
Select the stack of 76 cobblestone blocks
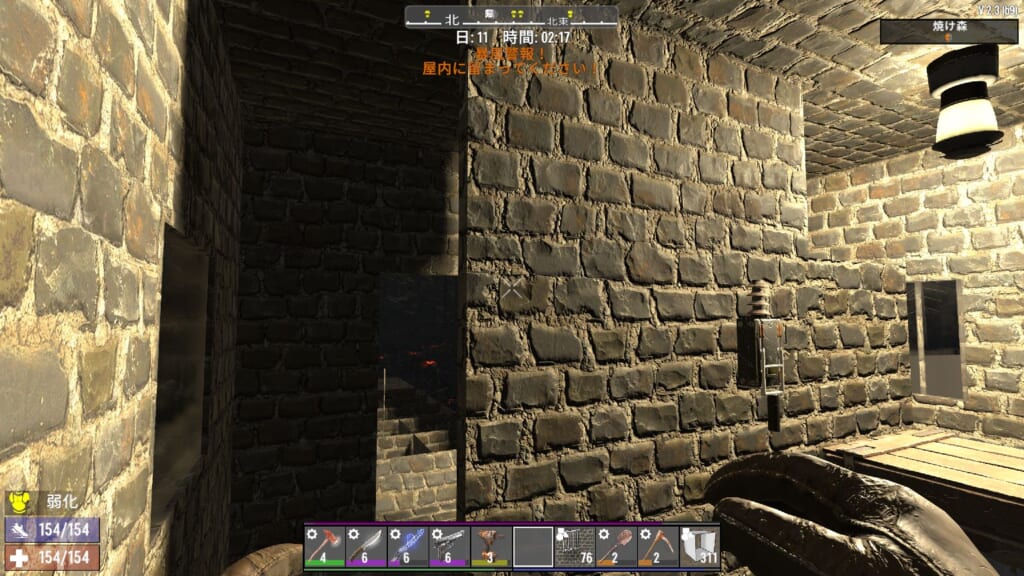(x=574, y=547)
